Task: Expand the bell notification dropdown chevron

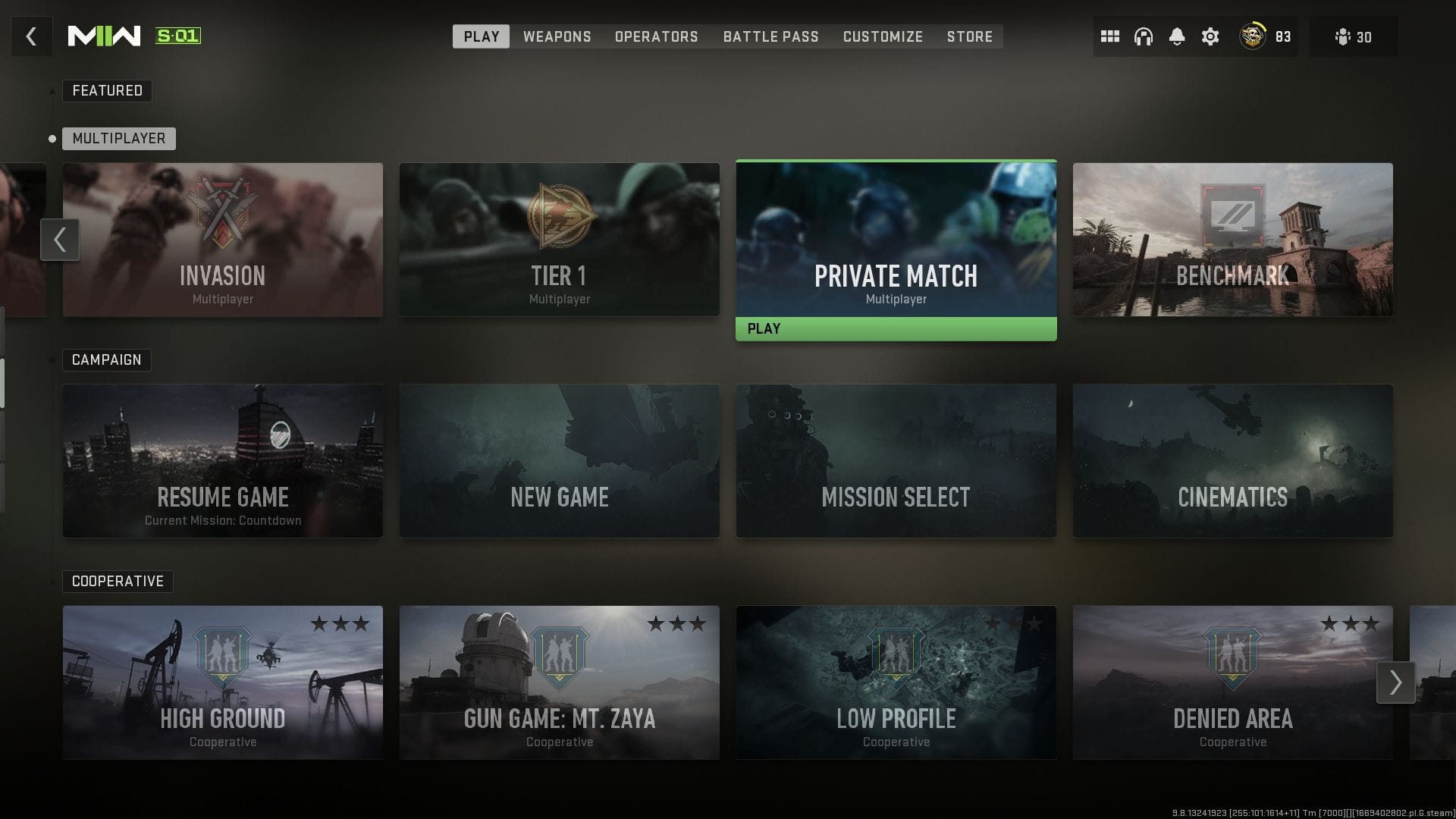Action: click(1178, 45)
